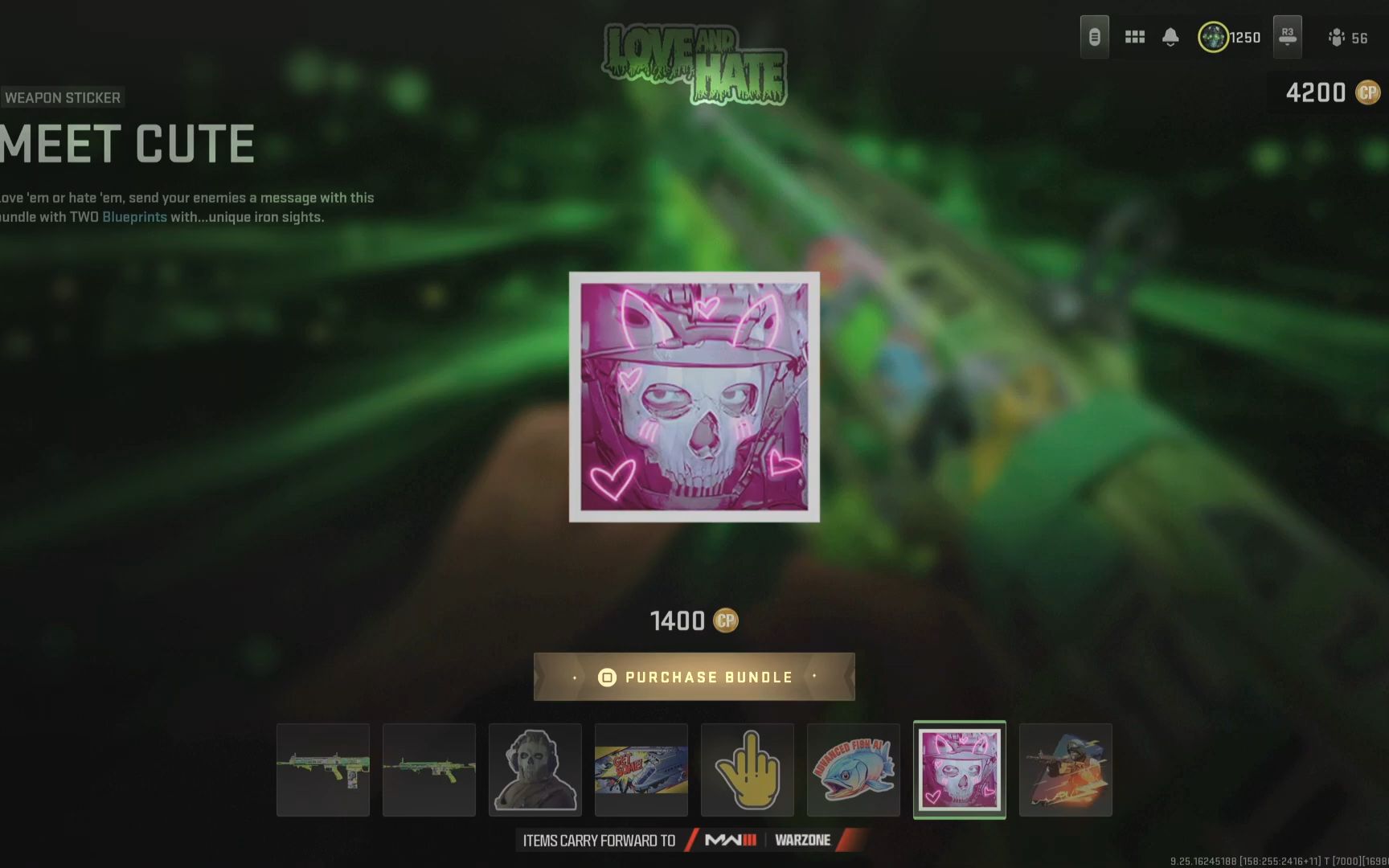
Task: Follow the highlighted Blueprints link in the description
Action: [x=134, y=217]
